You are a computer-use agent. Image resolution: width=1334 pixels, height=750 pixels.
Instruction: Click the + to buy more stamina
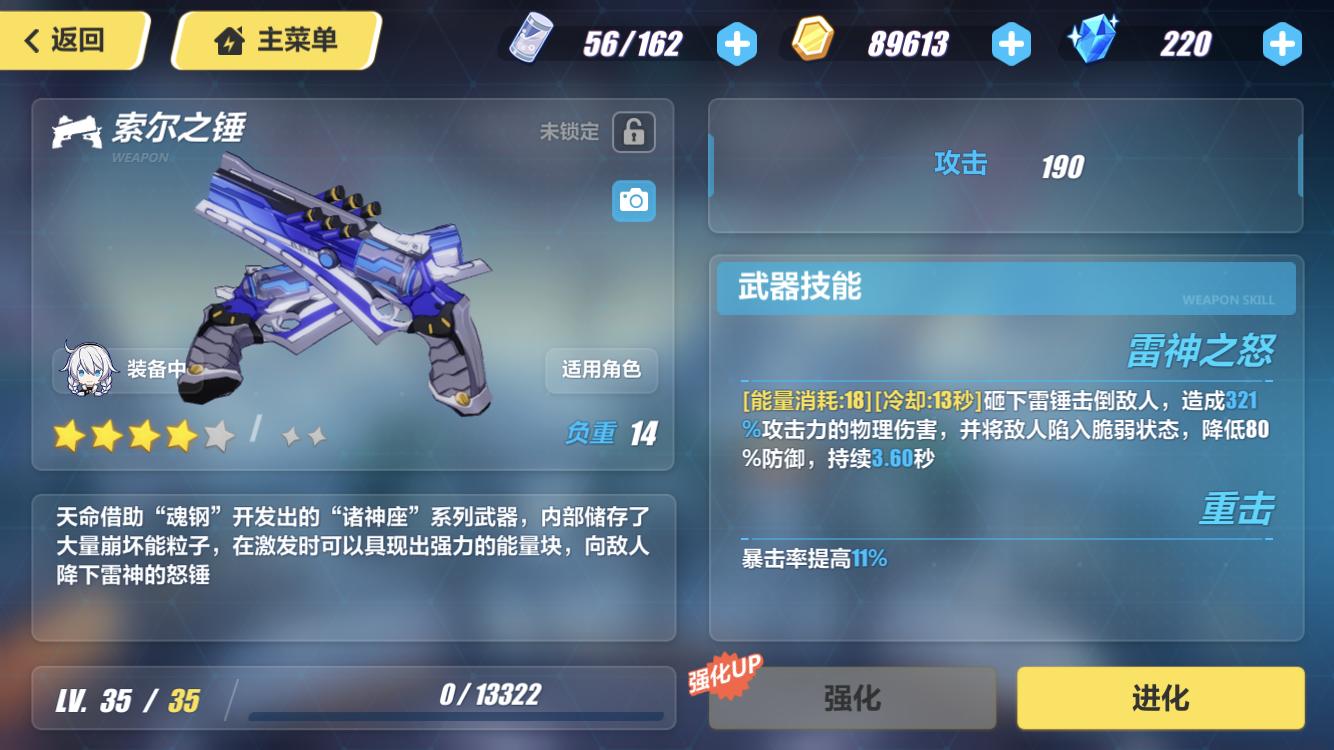point(737,42)
